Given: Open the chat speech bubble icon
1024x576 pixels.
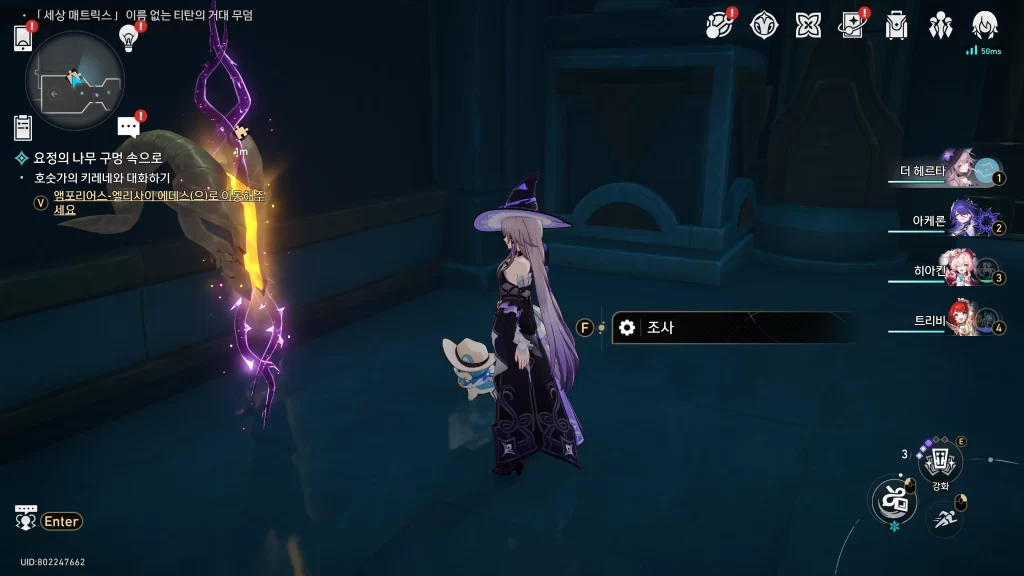Looking at the screenshot, I should (128, 127).
